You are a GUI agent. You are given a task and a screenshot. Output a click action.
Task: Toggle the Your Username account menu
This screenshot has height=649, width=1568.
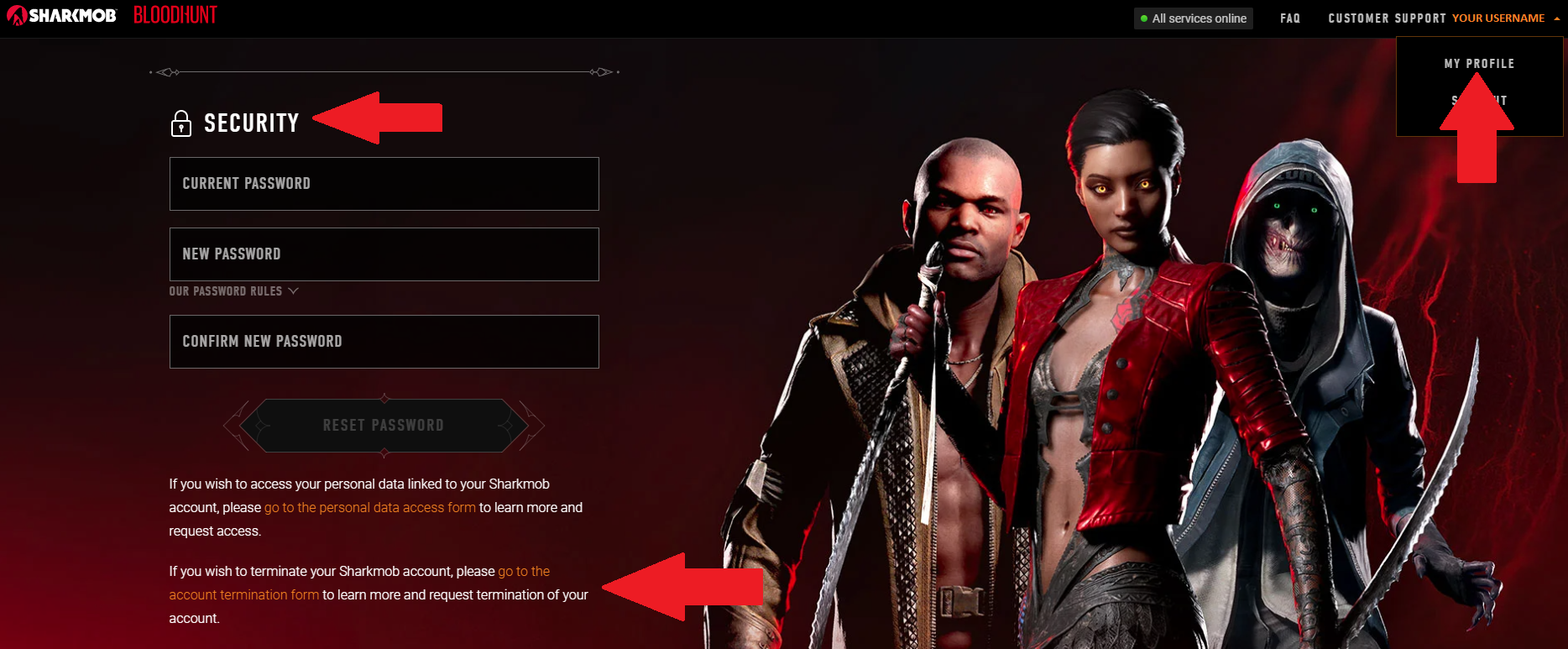point(1505,18)
